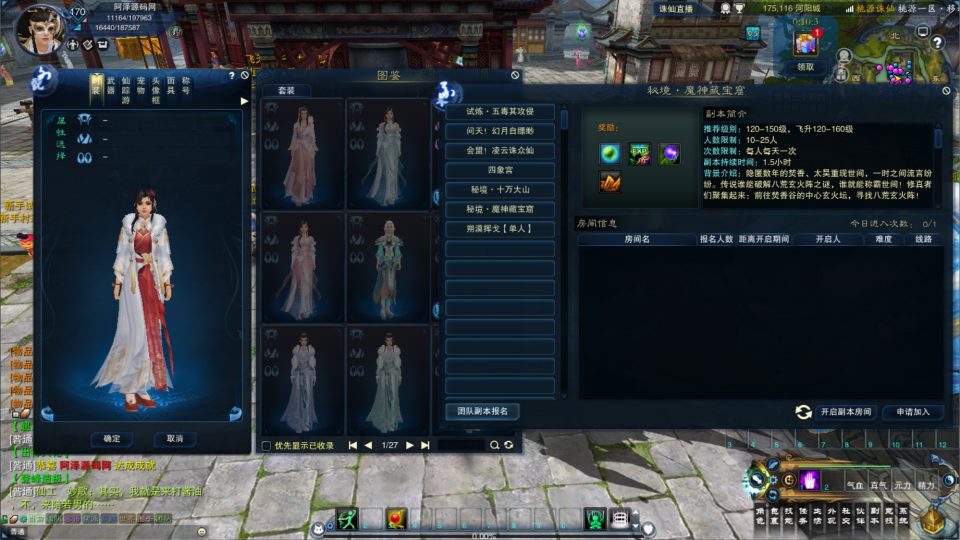Image resolution: width=960 pixels, height=540 pixels.
Task: Select the 试炼·五毒其攻侵 dungeon entry
Action: coord(500,111)
